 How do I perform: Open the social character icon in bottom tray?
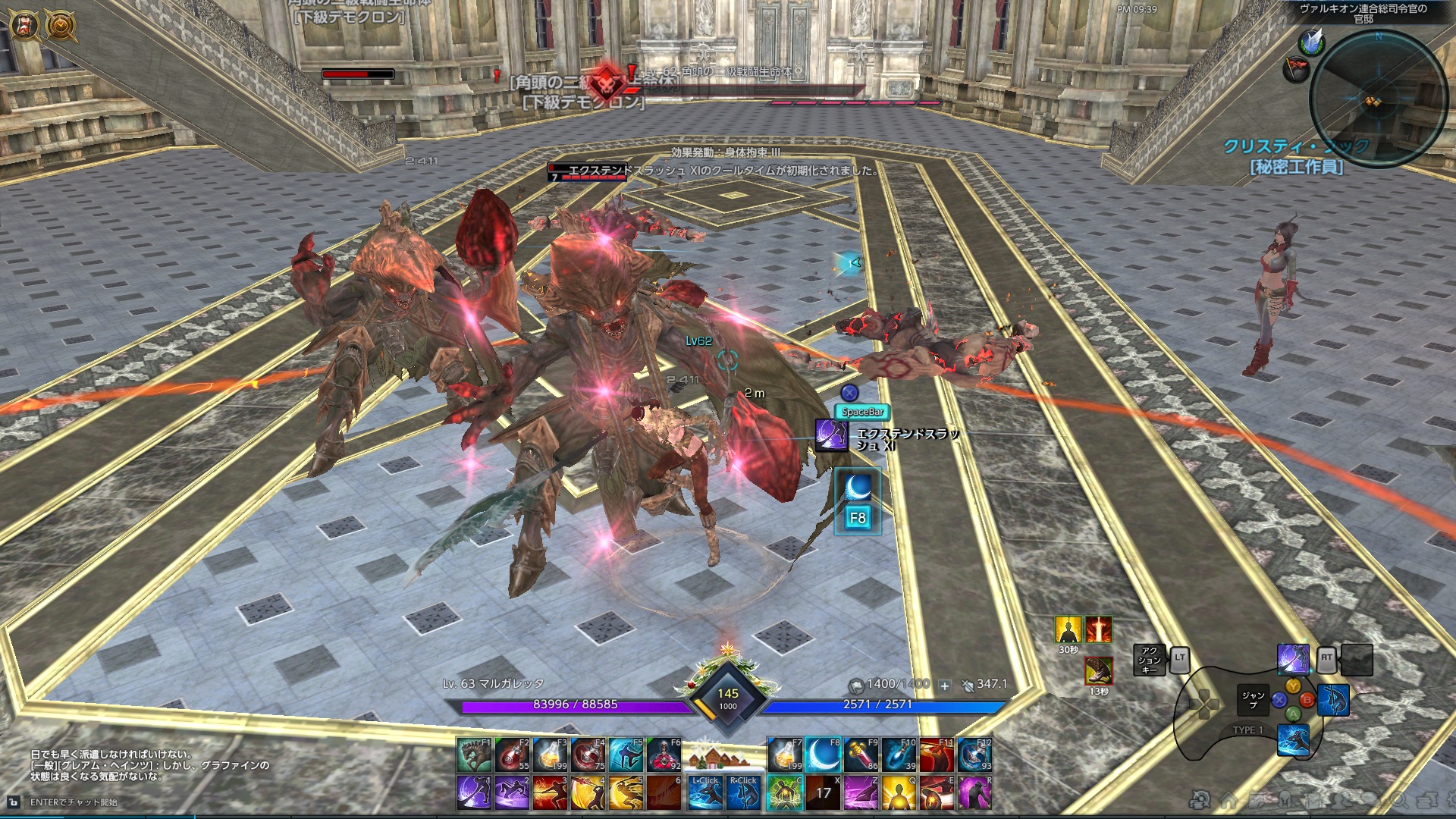coord(1339,800)
